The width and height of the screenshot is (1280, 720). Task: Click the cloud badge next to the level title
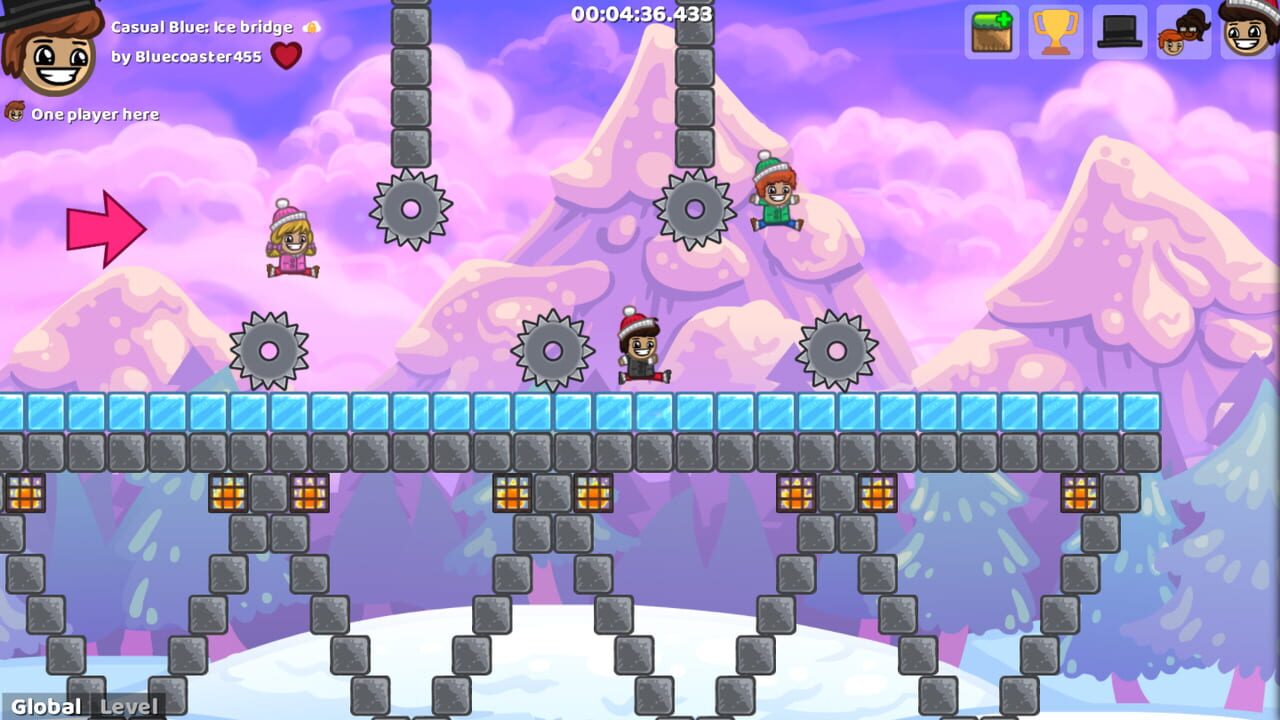308,27
